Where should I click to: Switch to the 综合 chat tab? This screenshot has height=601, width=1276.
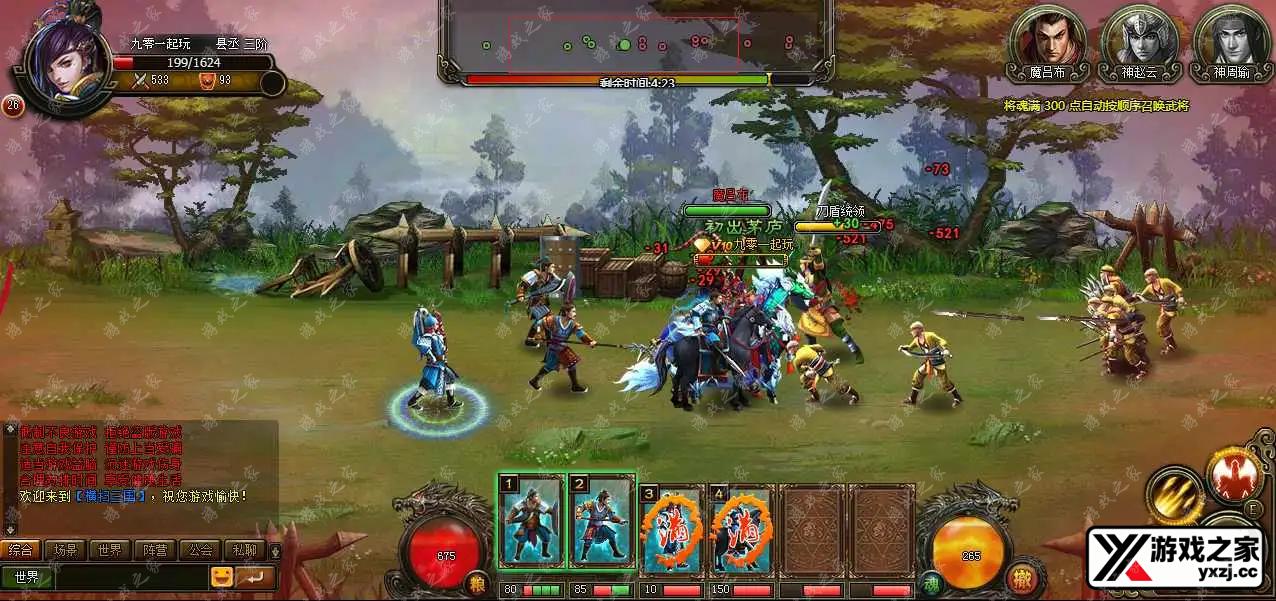click(21, 550)
